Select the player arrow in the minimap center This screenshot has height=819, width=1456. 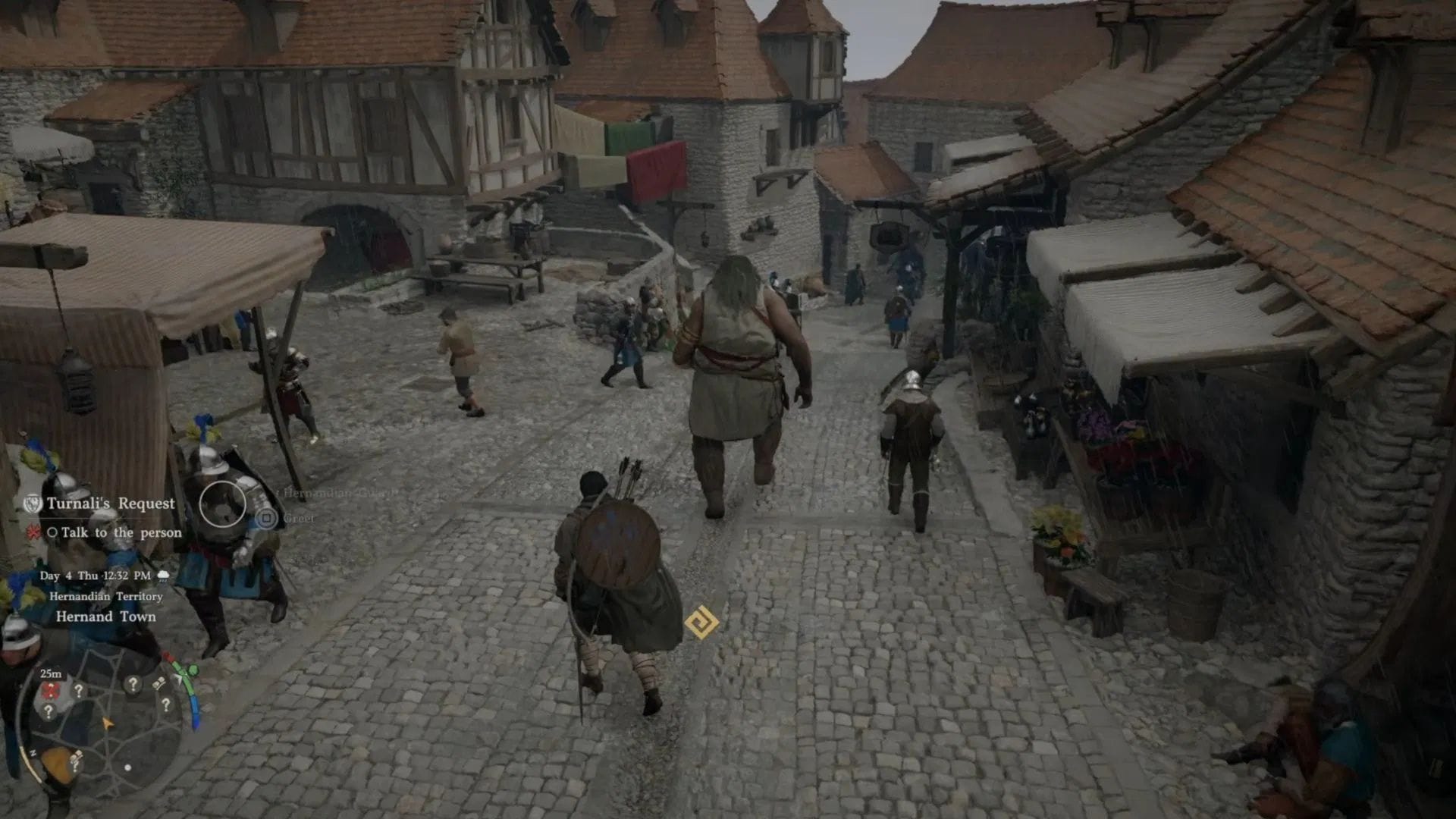[x=106, y=720]
